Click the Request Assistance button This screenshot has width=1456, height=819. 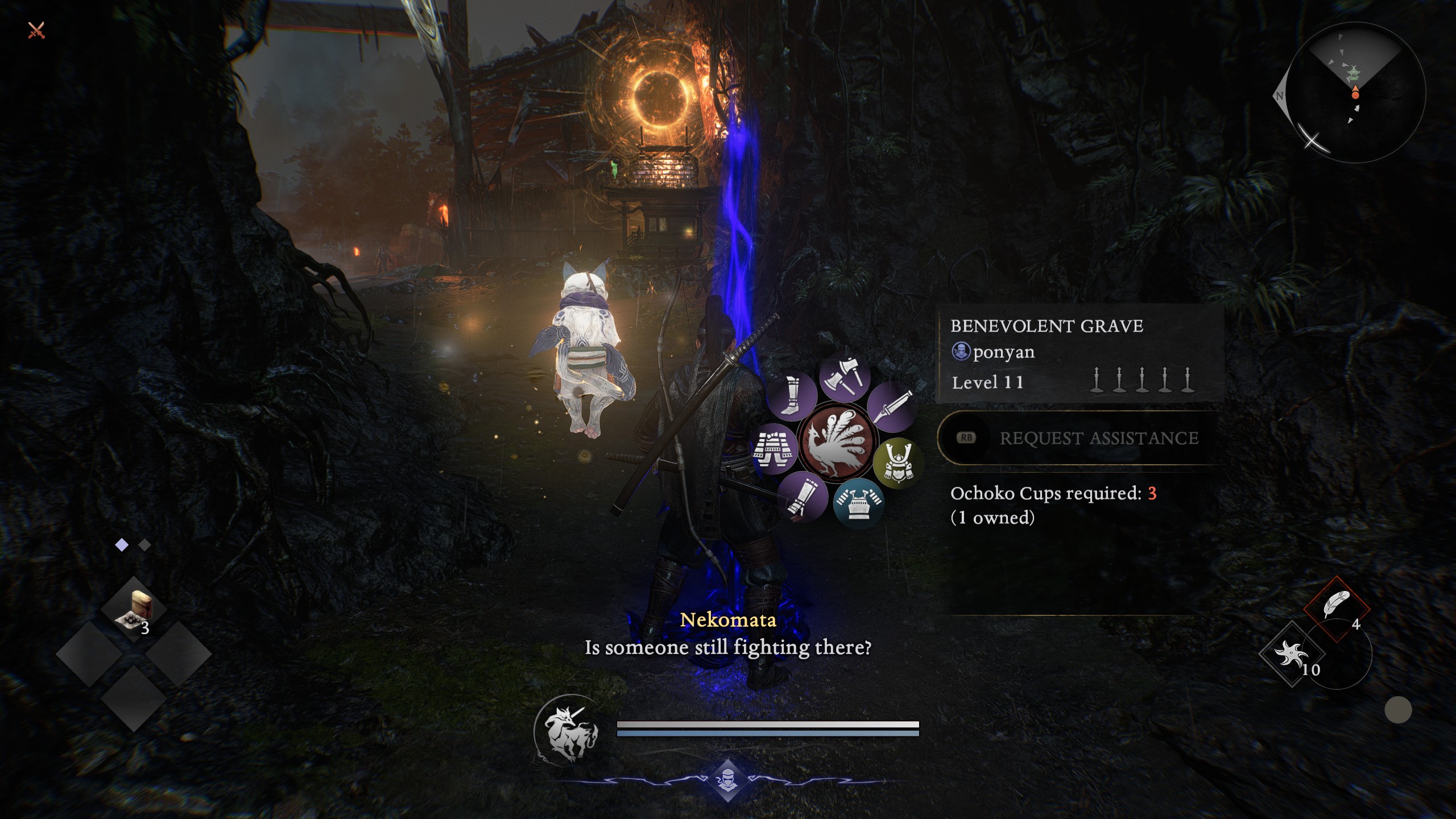tap(1081, 438)
